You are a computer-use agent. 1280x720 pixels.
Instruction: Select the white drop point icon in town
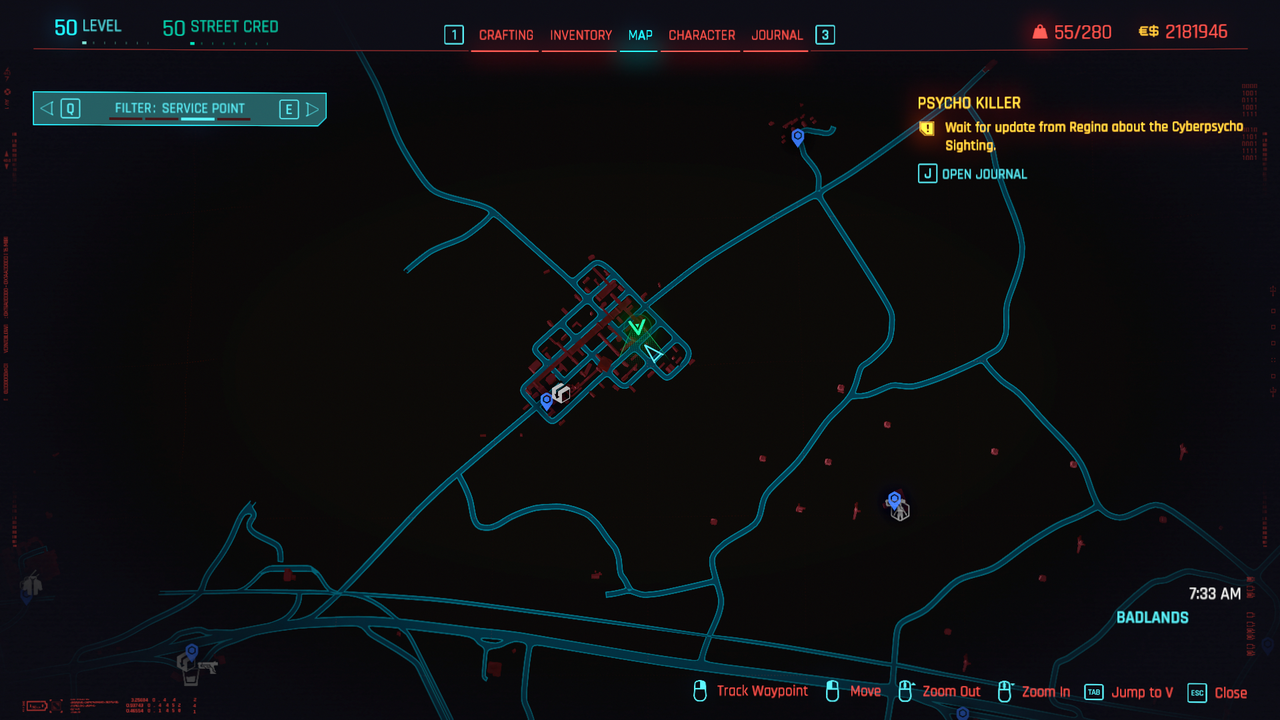562,393
